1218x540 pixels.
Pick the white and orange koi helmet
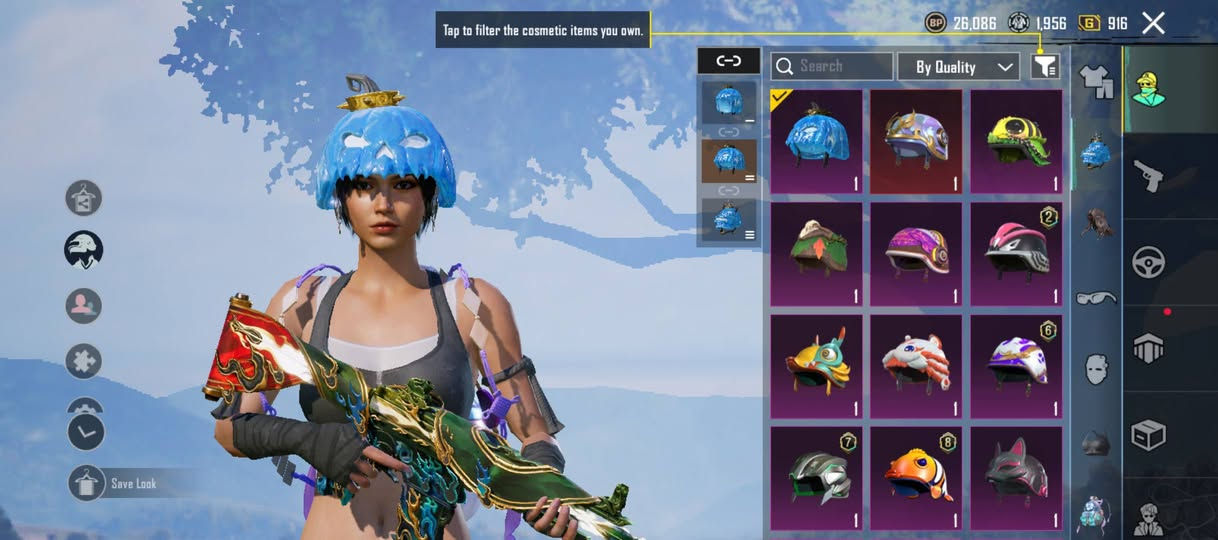(x=916, y=365)
